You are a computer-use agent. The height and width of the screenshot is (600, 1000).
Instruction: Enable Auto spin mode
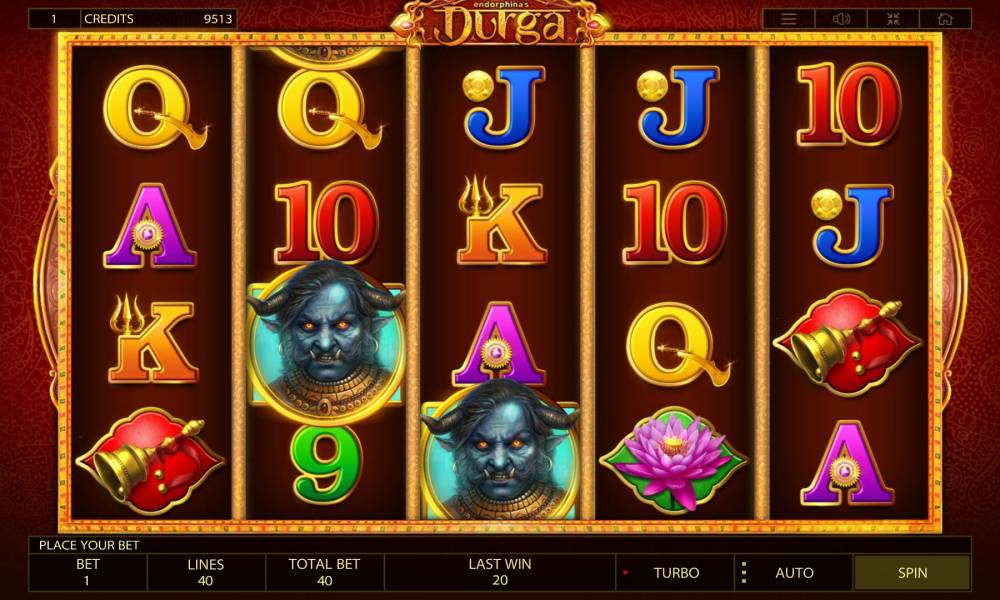pyautogui.click(x=794, y=573)
